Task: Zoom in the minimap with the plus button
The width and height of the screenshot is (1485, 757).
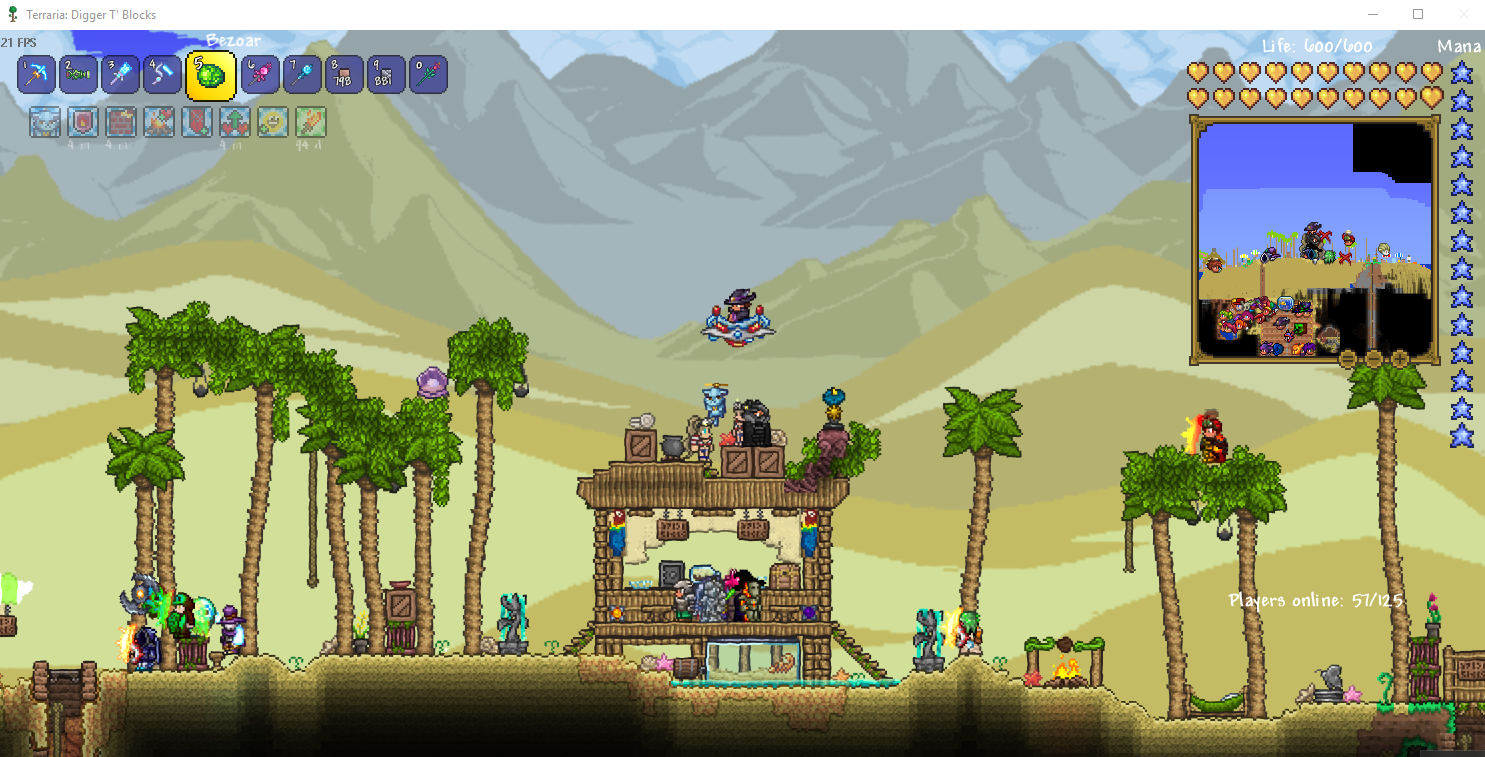Action: click(x=1400, y=358)
